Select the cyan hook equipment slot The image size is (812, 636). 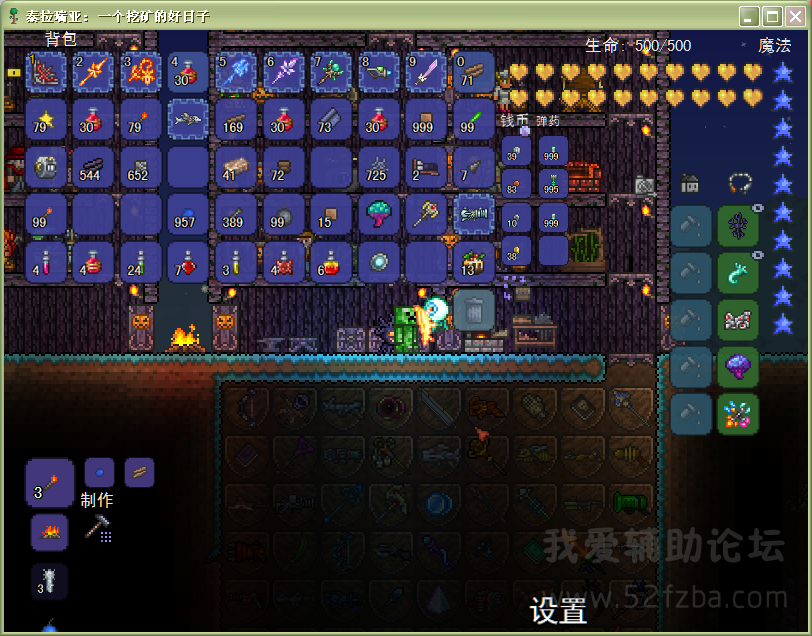(738, 273)
